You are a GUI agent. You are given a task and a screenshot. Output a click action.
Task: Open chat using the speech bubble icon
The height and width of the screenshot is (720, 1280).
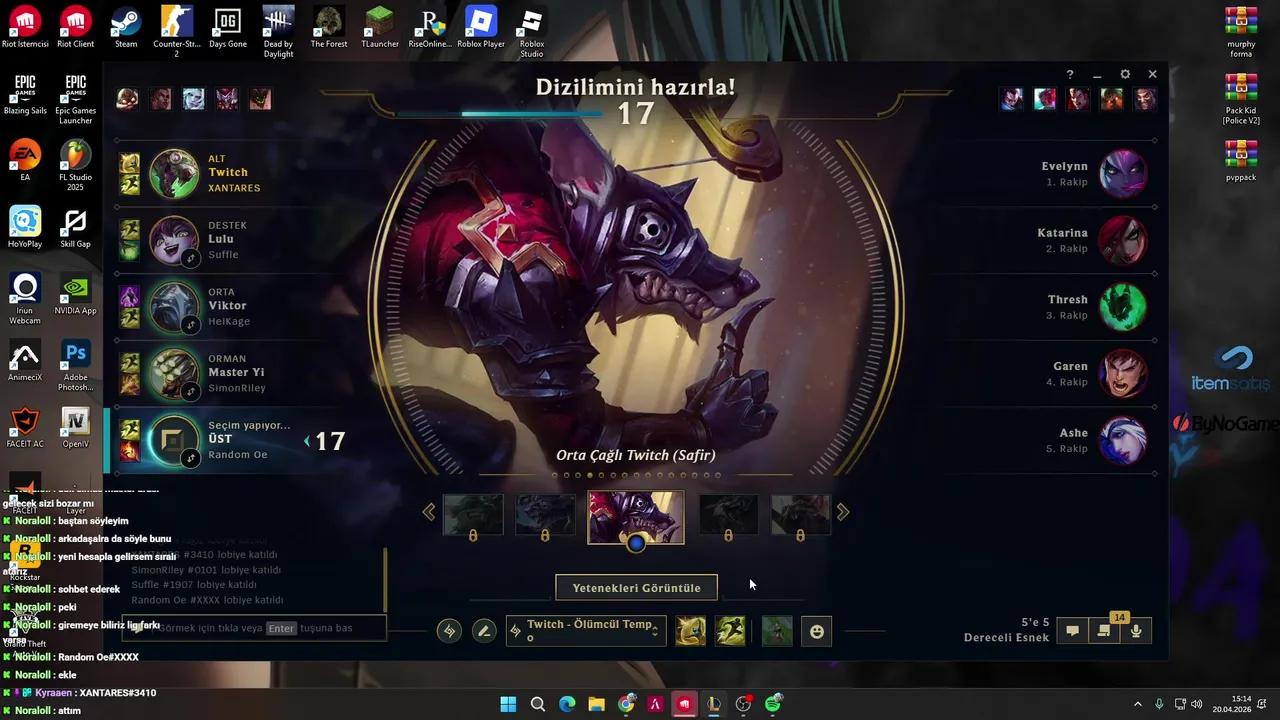click(1072, 630)
